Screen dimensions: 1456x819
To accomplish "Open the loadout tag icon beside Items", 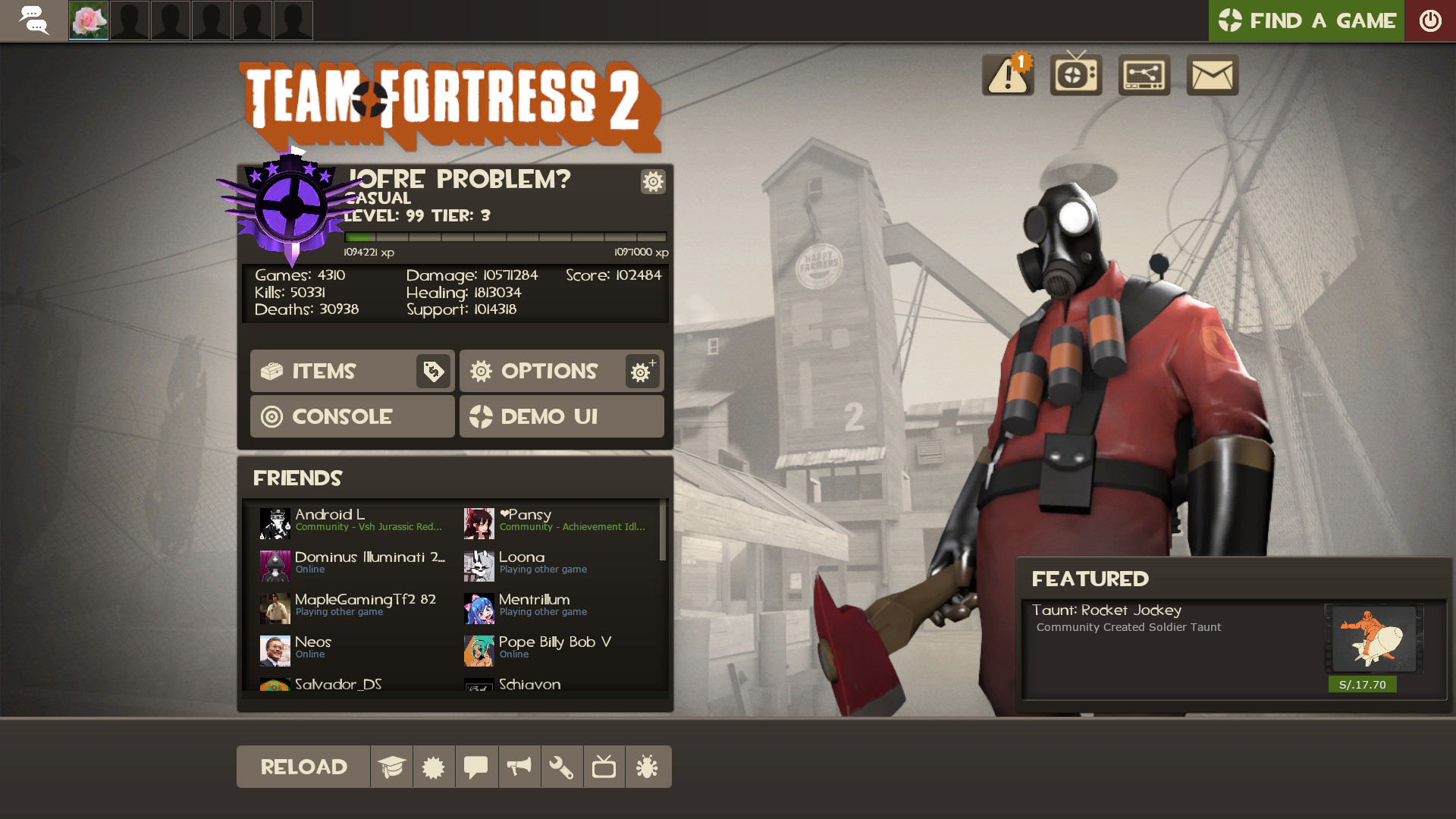I will click(x=432, y=371).
